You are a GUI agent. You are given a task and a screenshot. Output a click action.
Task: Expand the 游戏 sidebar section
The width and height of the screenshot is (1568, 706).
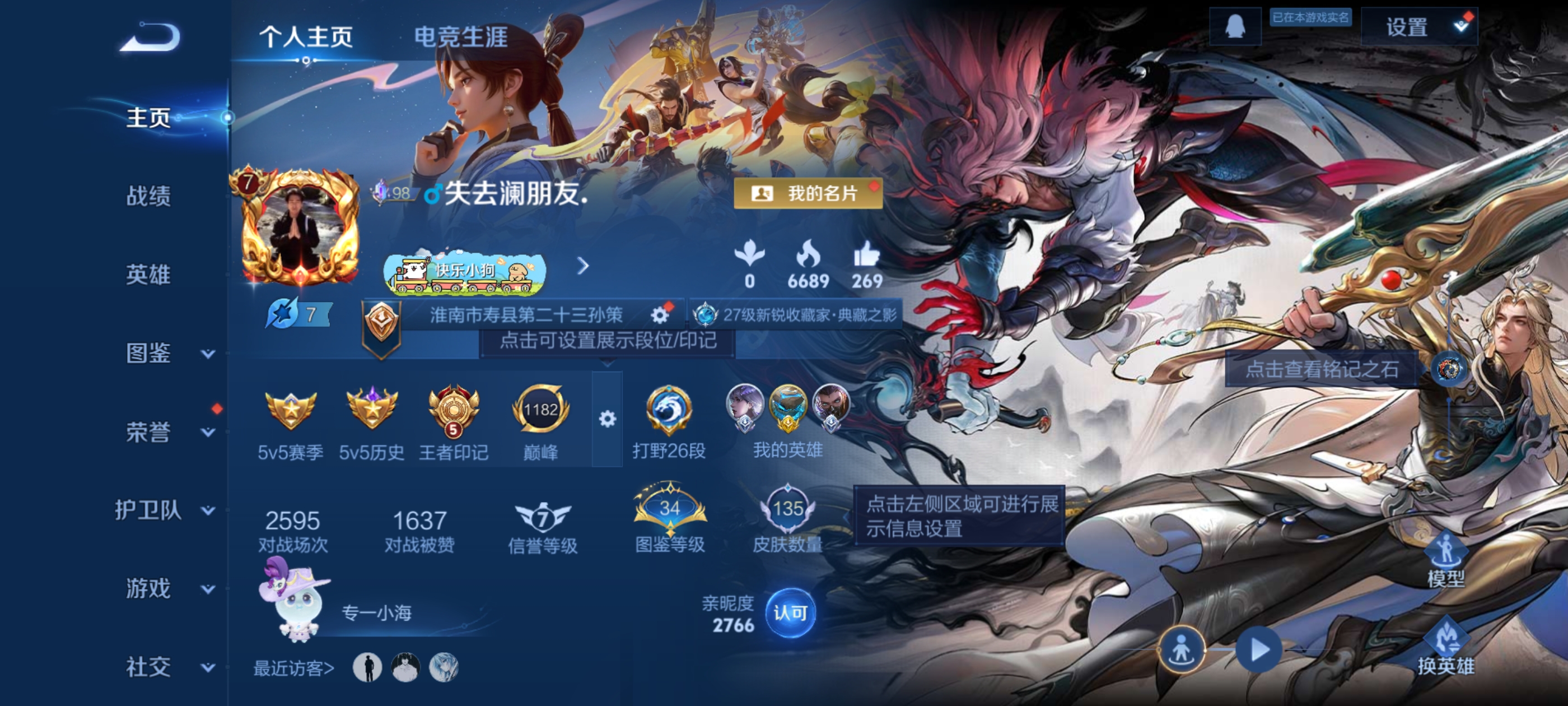point(148,589)
